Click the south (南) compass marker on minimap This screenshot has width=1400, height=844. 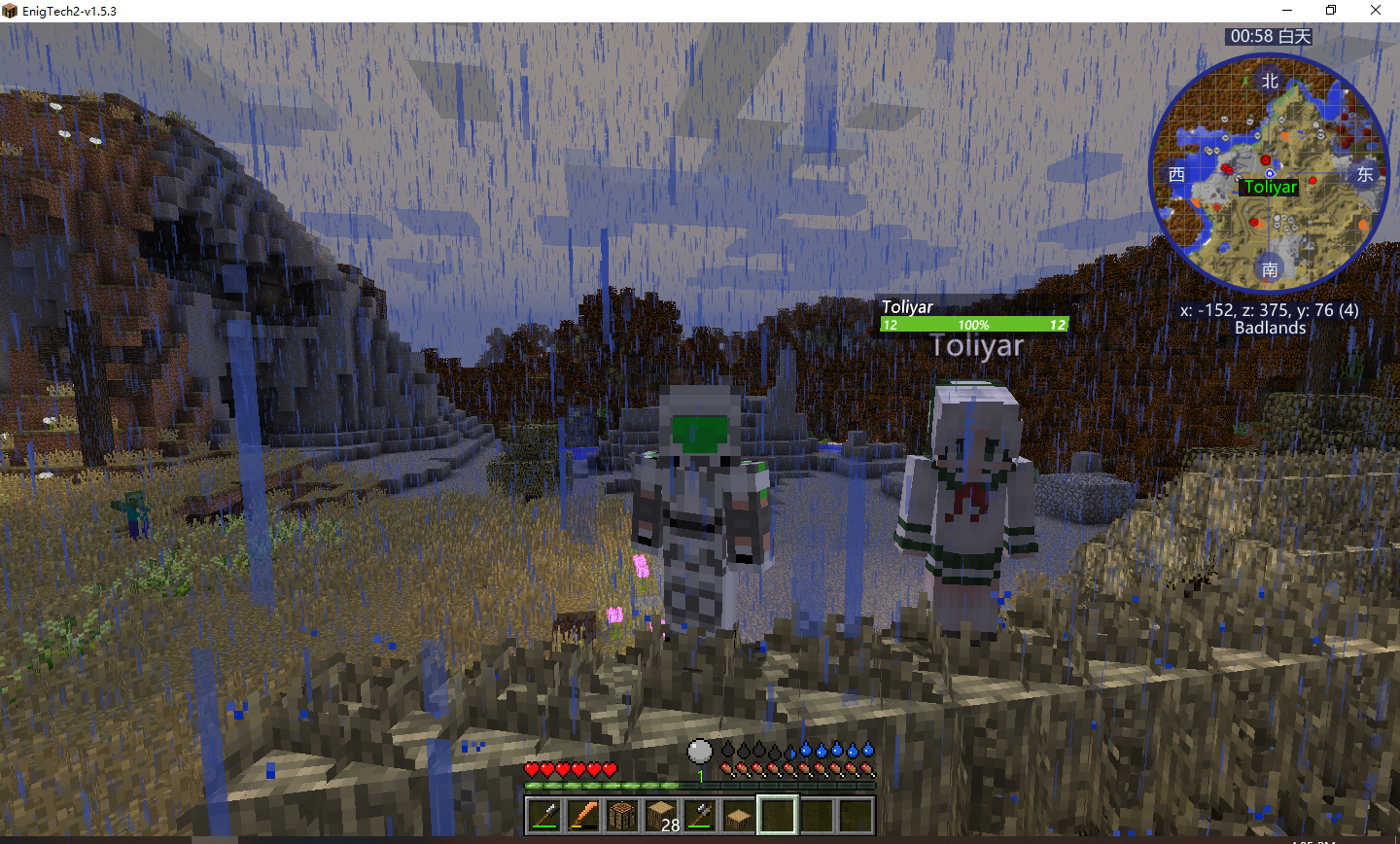[1270, 269]
